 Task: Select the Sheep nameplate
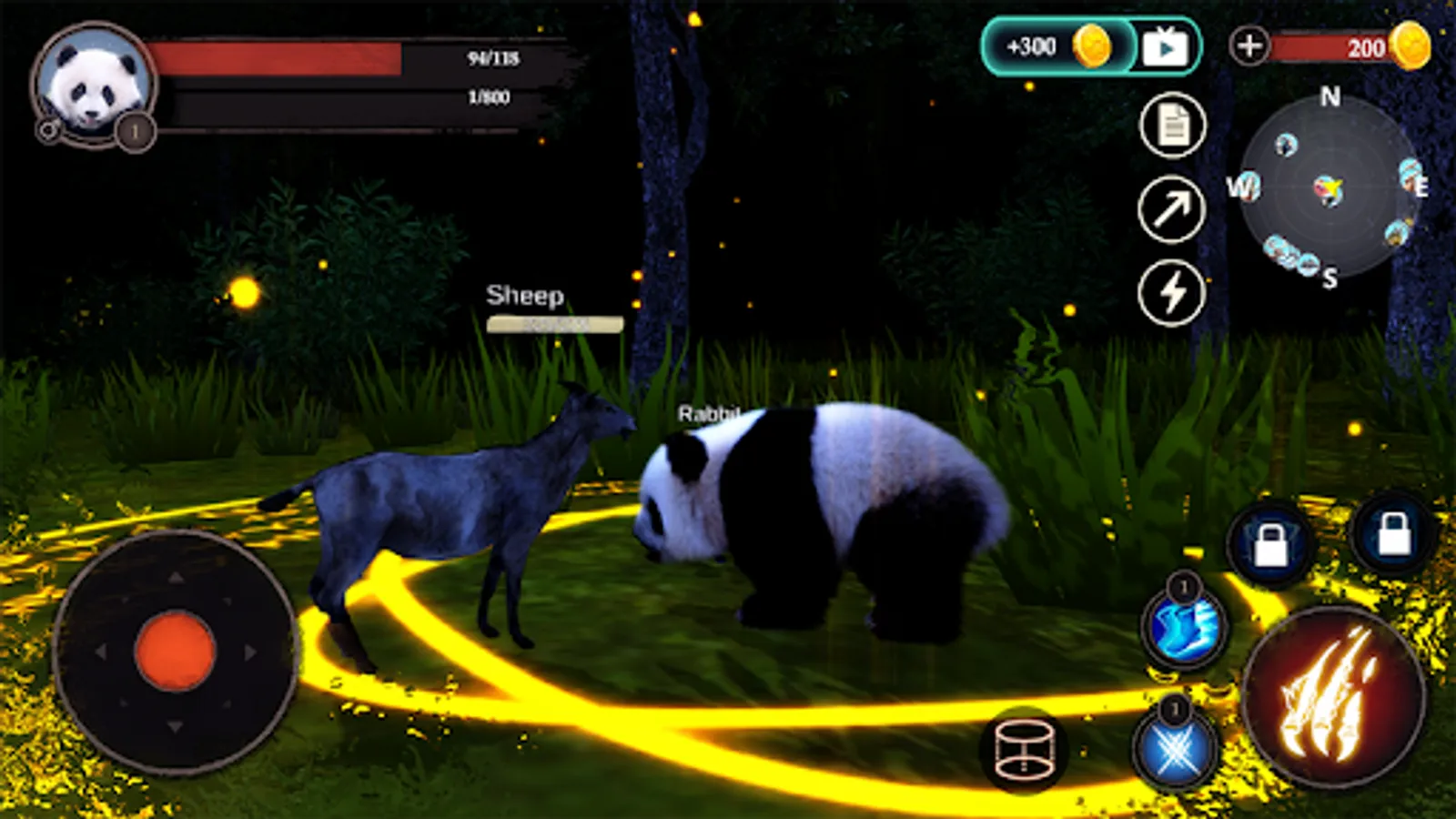525,296
